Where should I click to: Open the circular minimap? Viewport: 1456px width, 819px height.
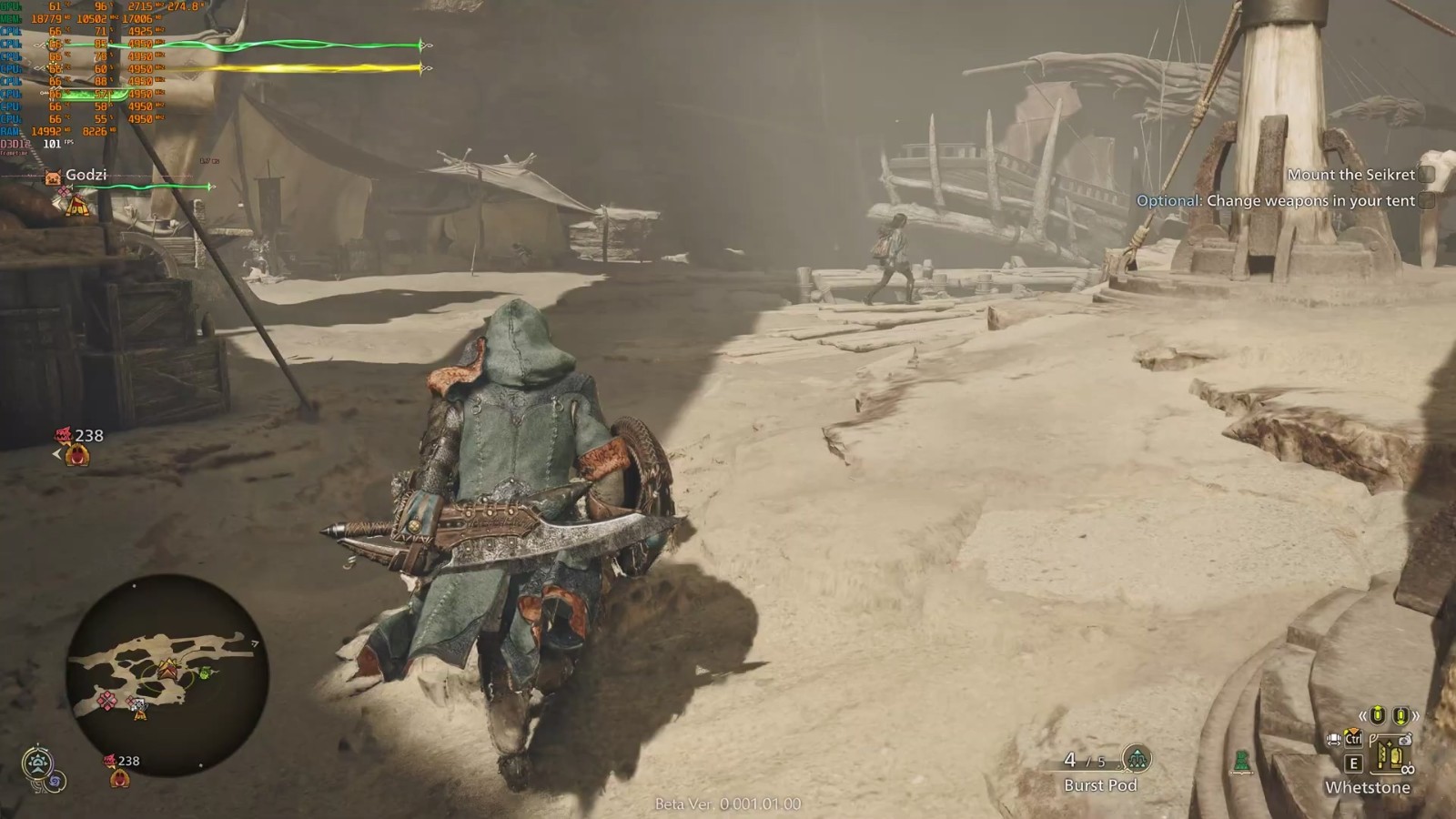[167, 674]
